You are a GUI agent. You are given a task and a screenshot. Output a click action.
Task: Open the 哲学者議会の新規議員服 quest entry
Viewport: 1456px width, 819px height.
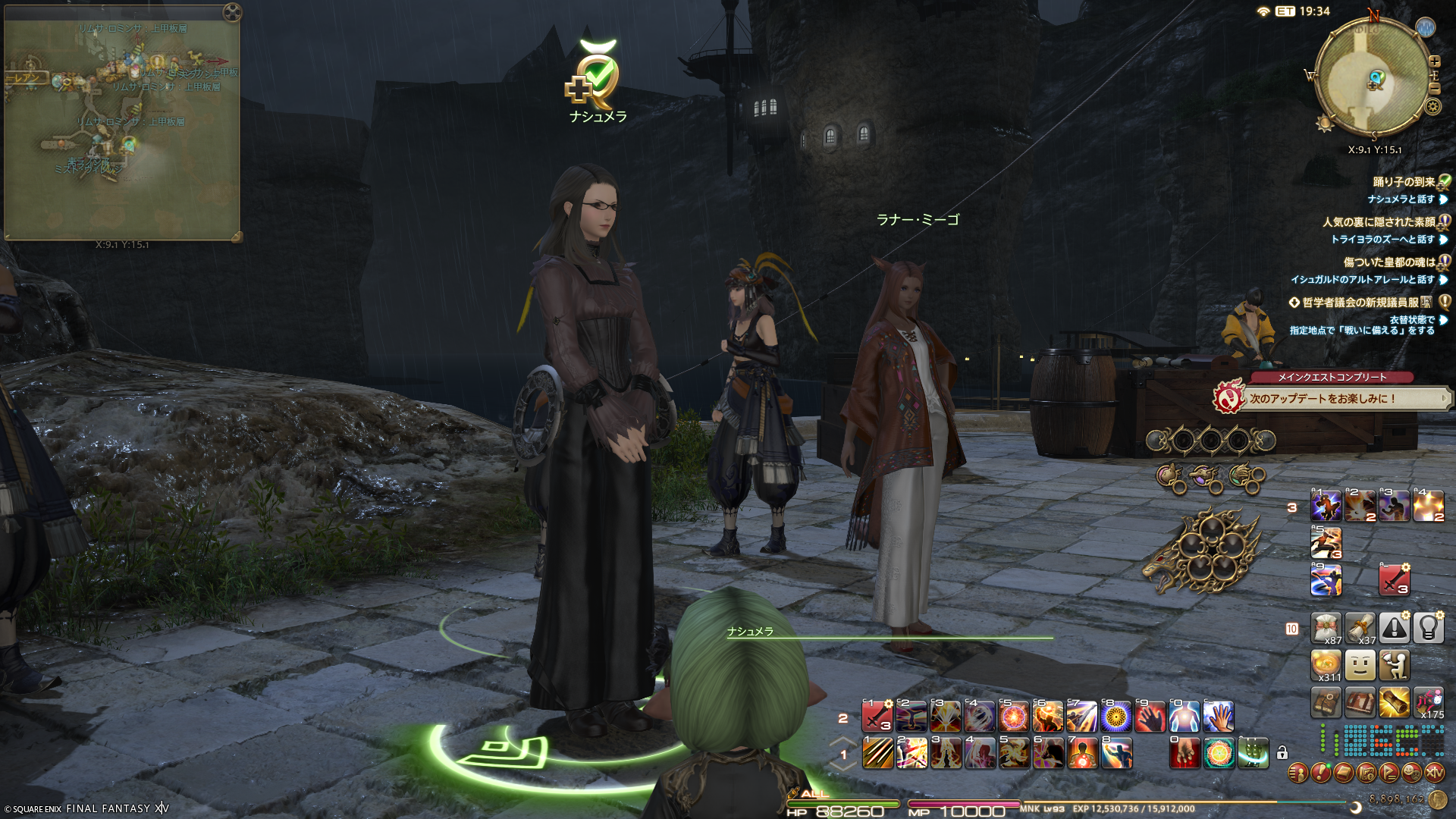pos(1360,303)
